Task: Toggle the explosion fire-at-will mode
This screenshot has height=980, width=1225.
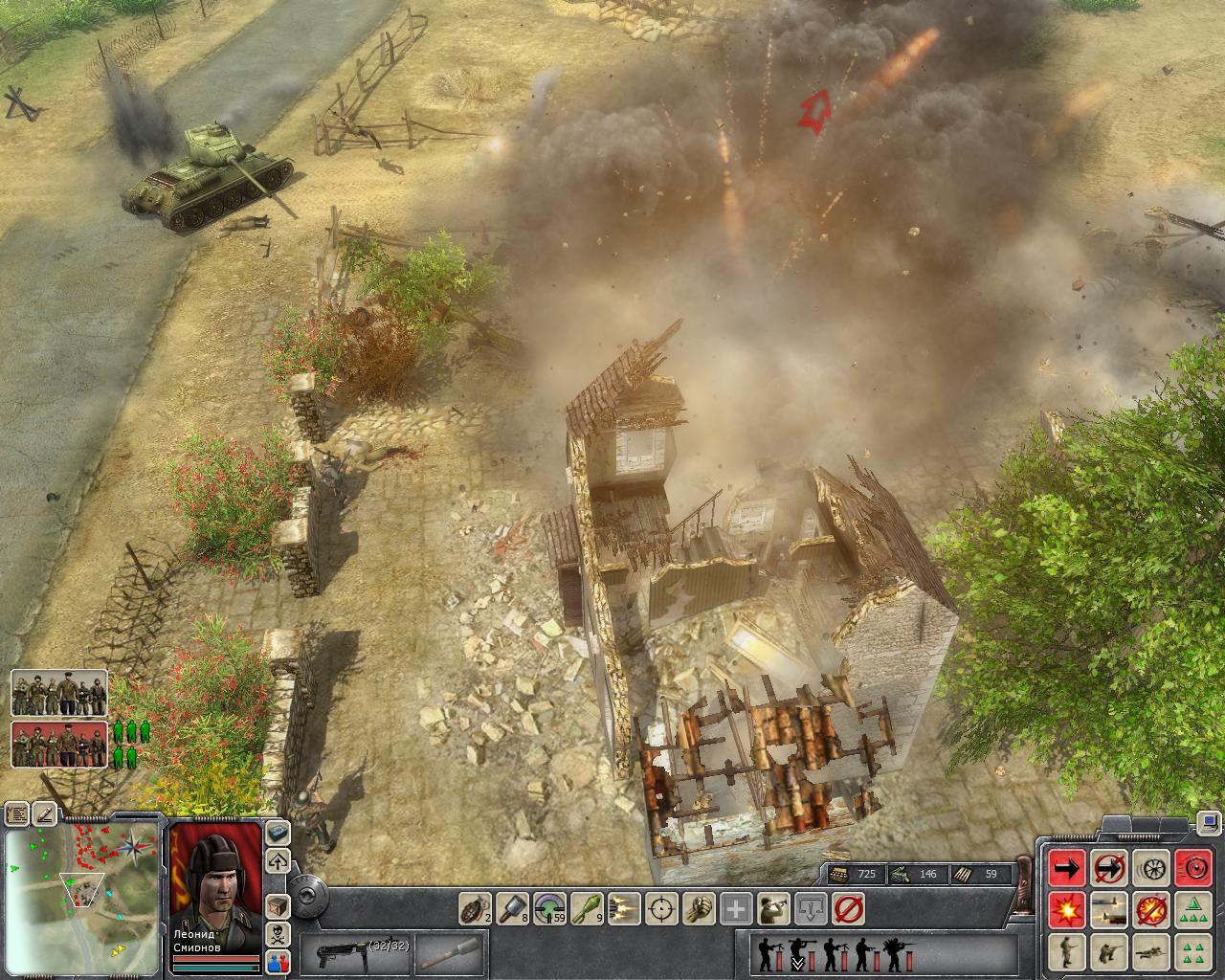Action: (1067, 909)
